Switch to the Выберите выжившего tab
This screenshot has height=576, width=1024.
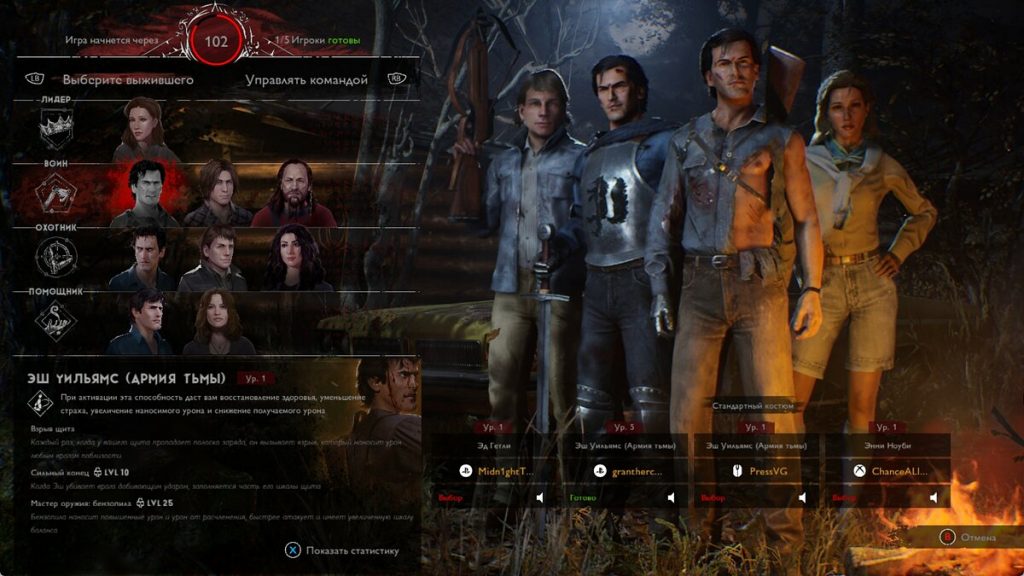[127, 79]
